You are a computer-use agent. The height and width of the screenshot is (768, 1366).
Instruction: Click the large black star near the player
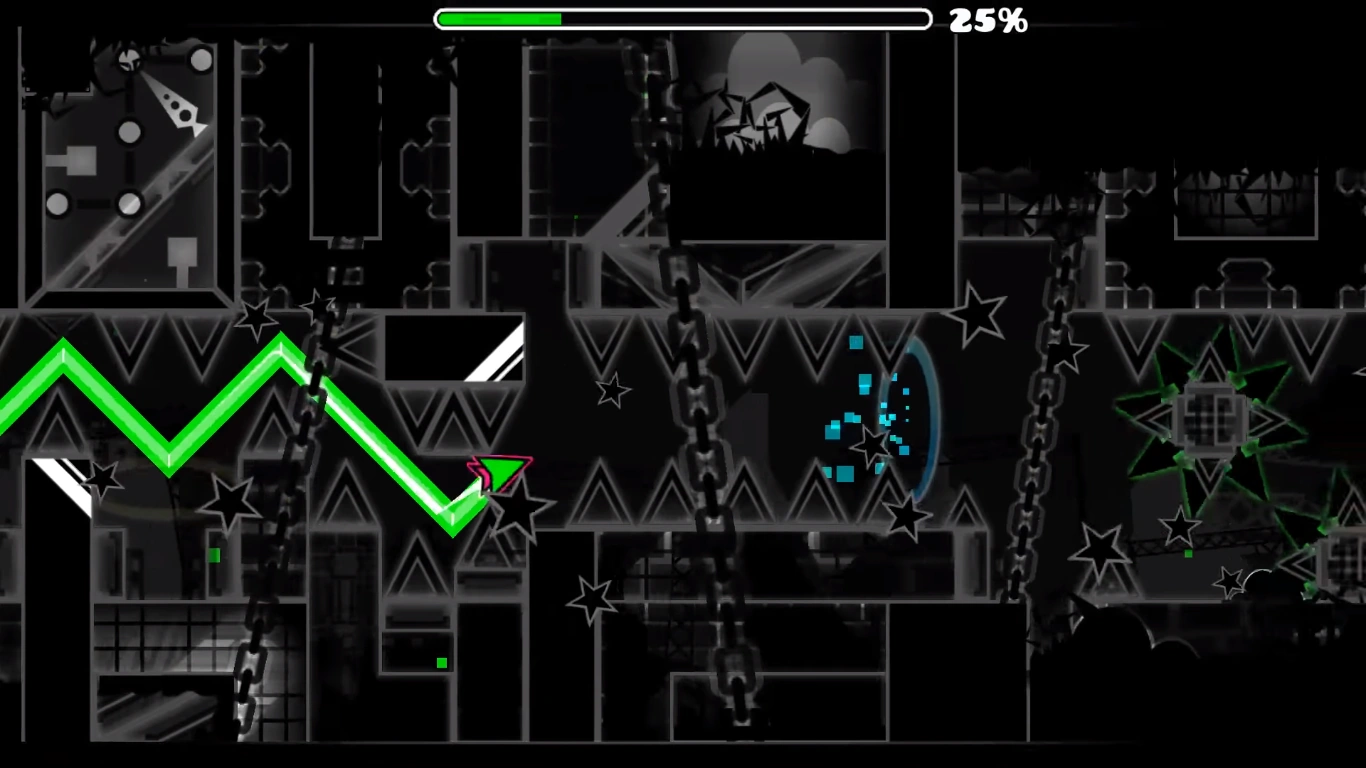click(521, 511)
